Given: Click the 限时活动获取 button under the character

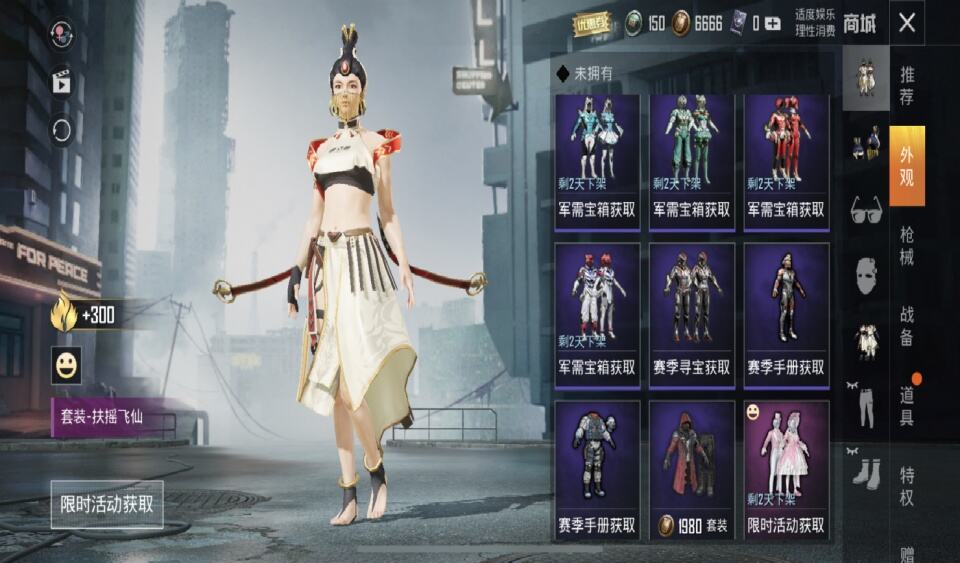Looking at the screenshot, I should point(107,504).
